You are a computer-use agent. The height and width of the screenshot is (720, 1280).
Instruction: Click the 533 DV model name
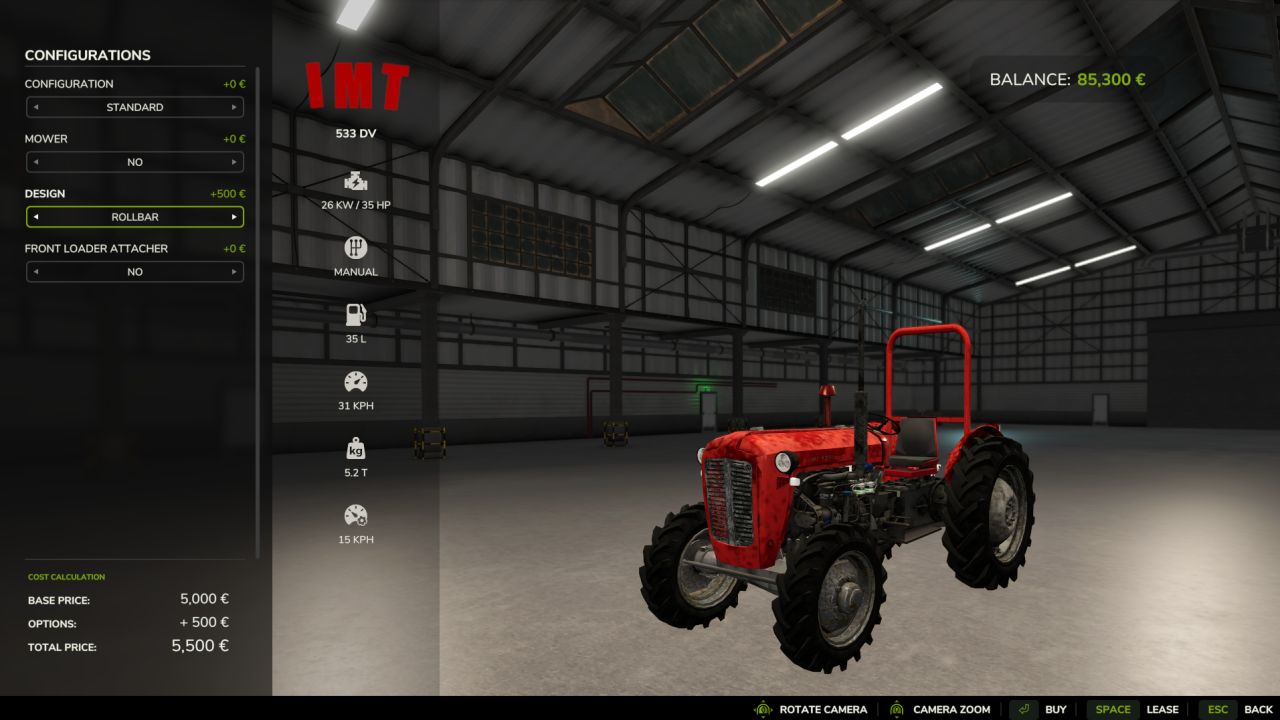tap(356, 132)
